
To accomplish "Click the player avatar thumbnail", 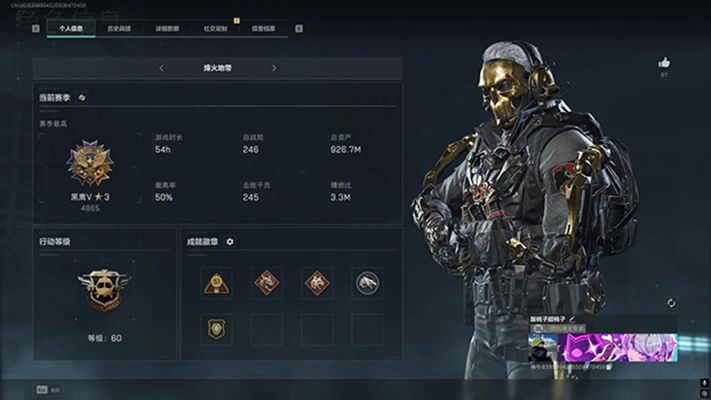I will click(x=544, y=348).
